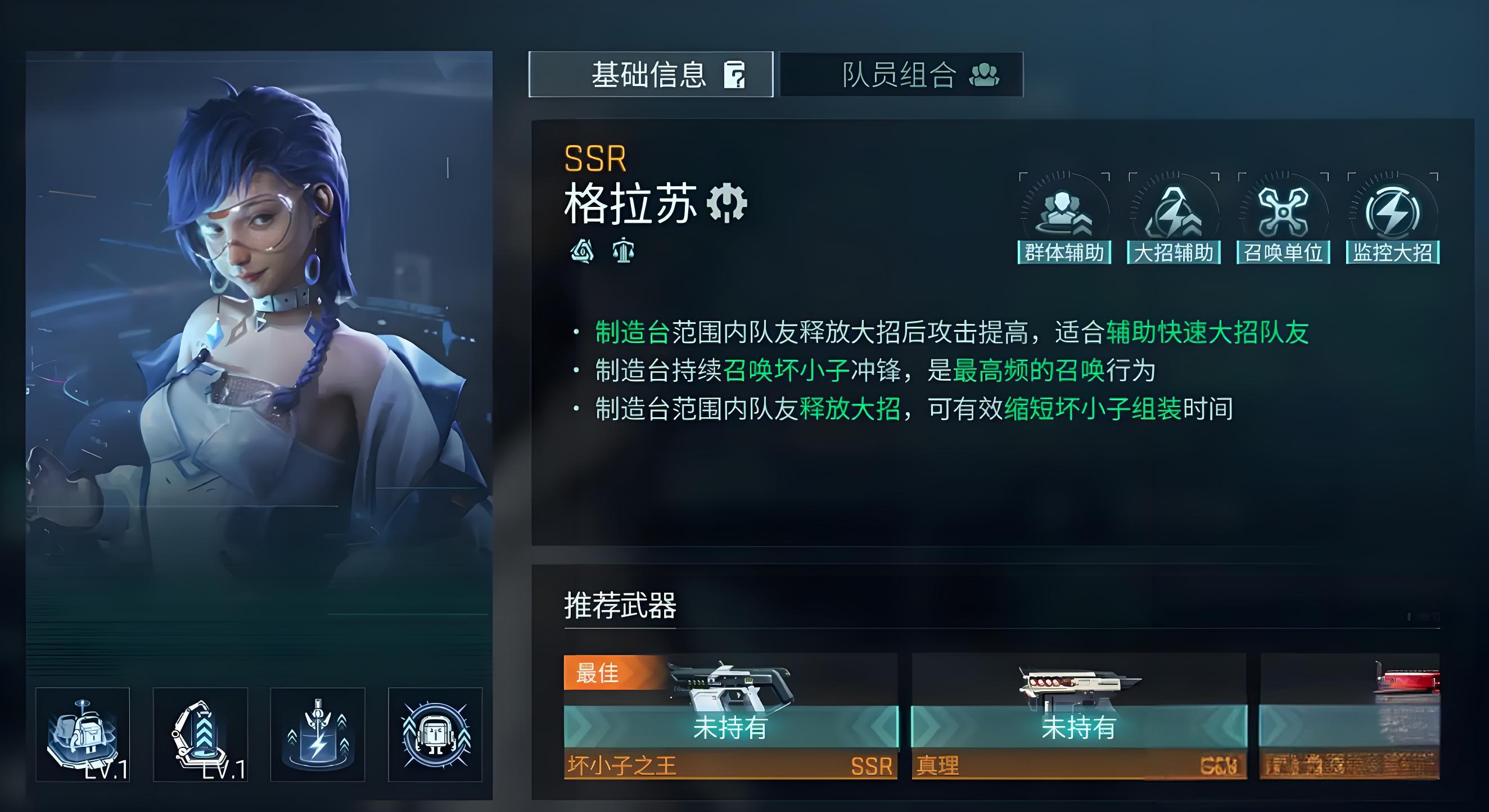1489x812 pixels.
Task: Switch to the 基础信息 tab
Action: (650, 75)
